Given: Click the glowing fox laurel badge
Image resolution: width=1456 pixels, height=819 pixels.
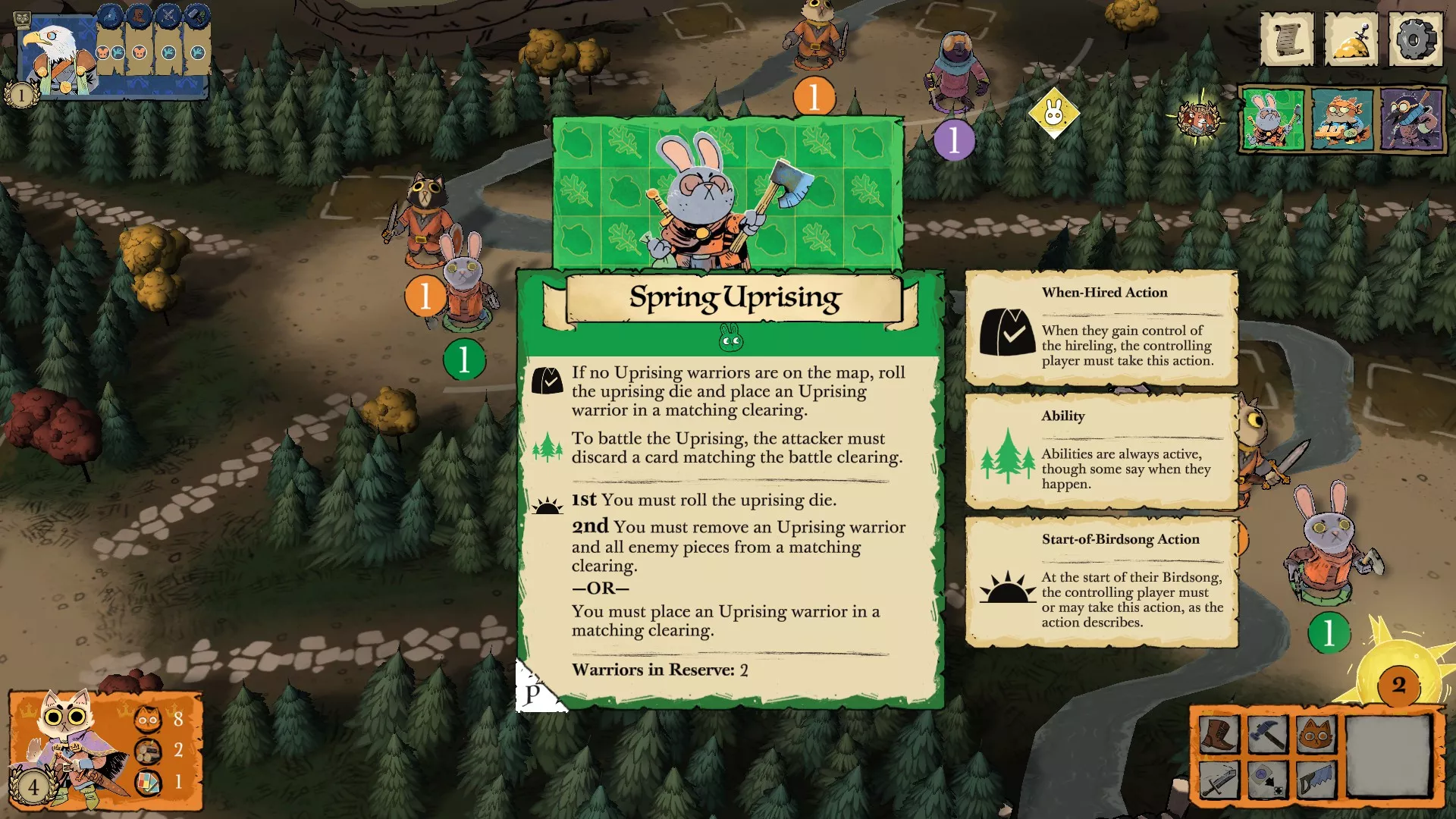Looking at the screenshot, I should pos(1198,118).
